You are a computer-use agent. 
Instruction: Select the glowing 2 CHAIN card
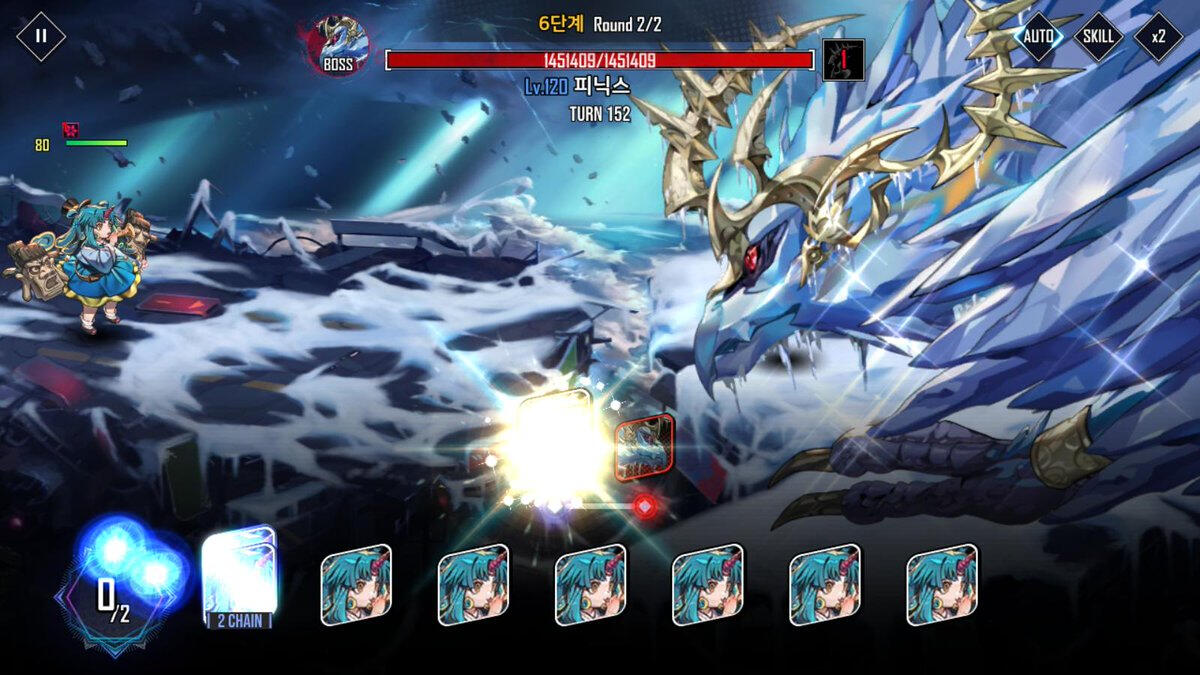pyautogui.click(x=239, y=577)
